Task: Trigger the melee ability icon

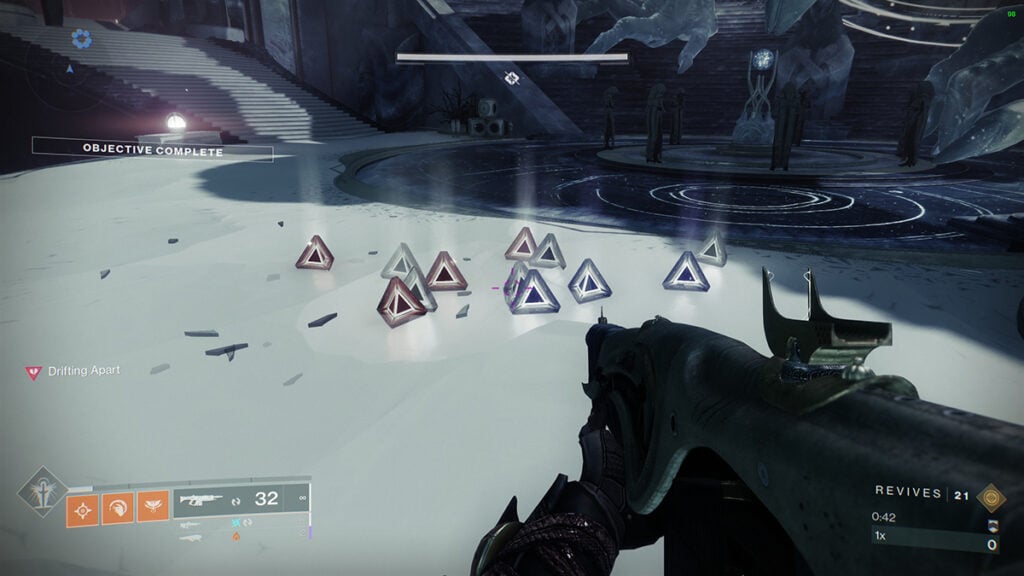Action: pyautogui.click(x=118, y=509)
